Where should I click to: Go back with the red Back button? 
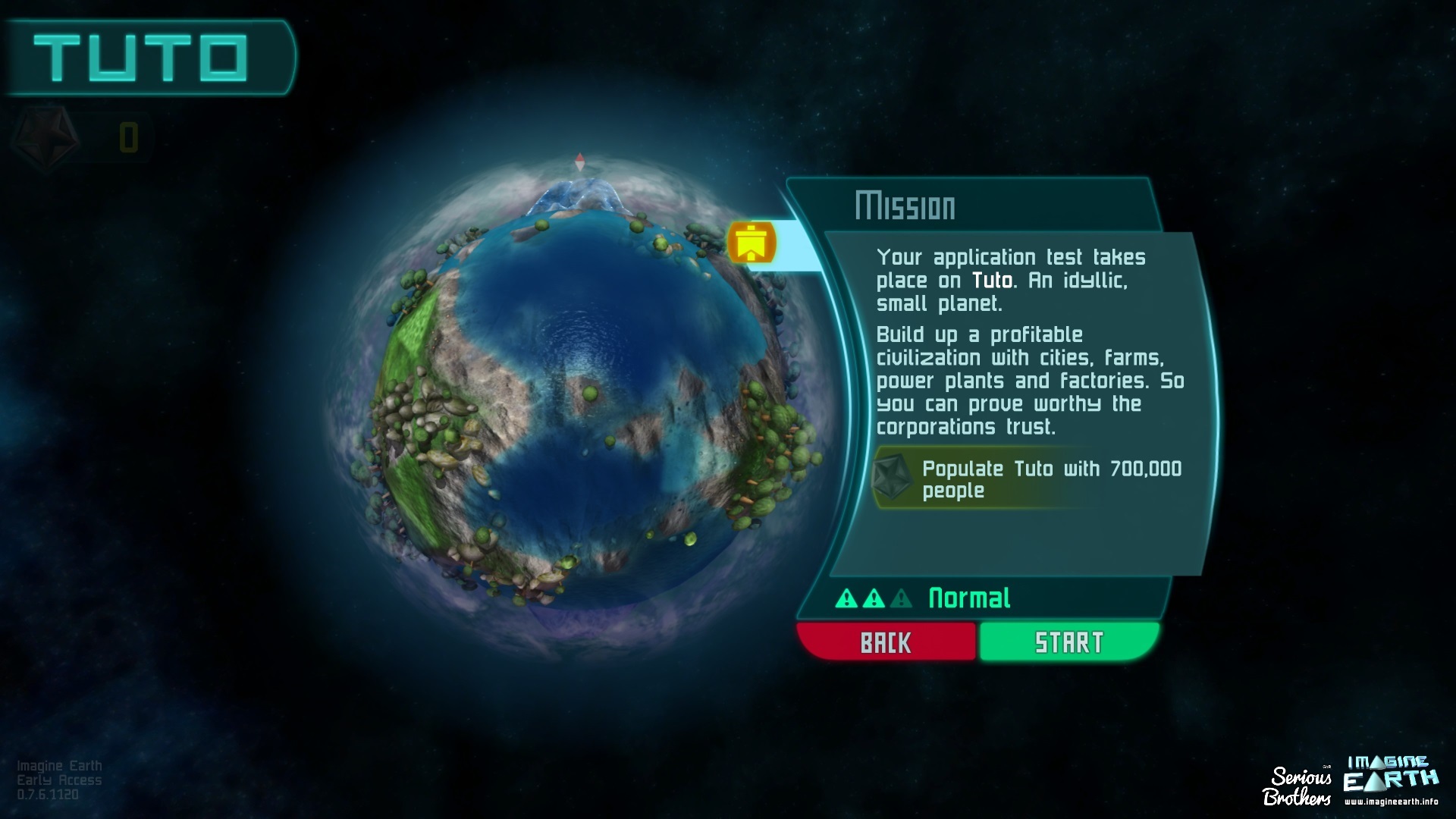click(886, 642)
